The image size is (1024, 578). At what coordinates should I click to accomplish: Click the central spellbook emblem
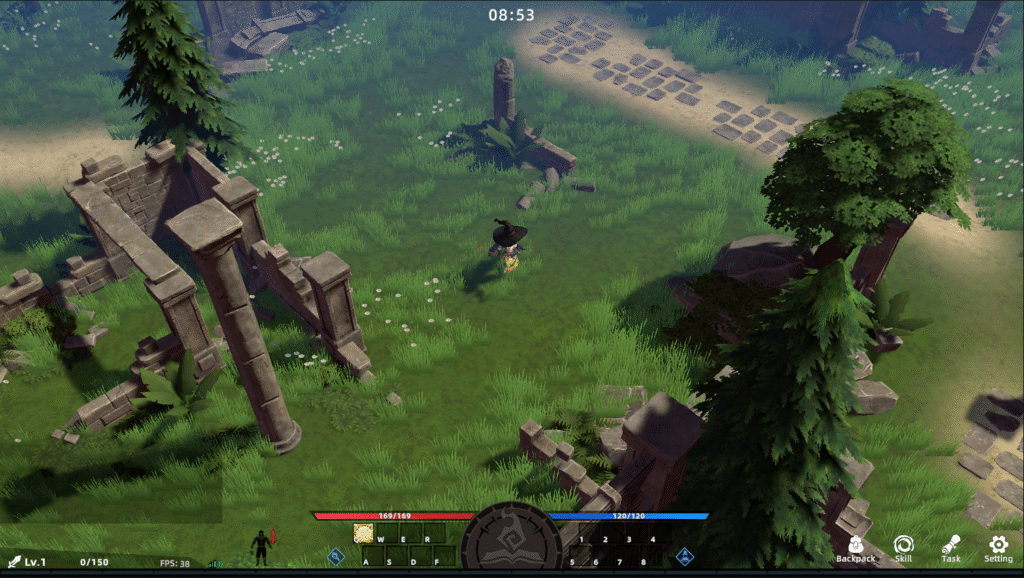tap(511, 545)
